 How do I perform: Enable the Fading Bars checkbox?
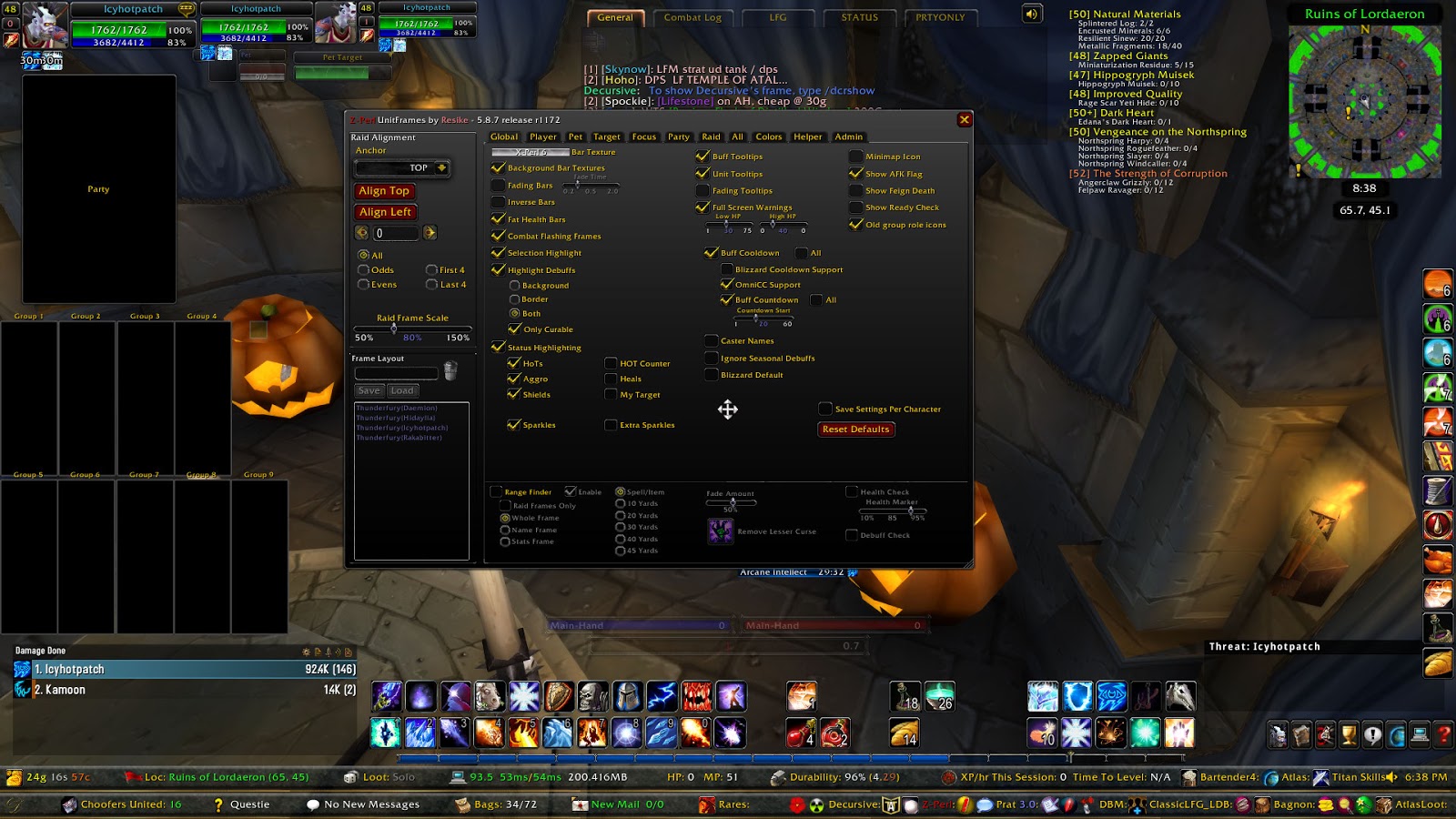499,186
